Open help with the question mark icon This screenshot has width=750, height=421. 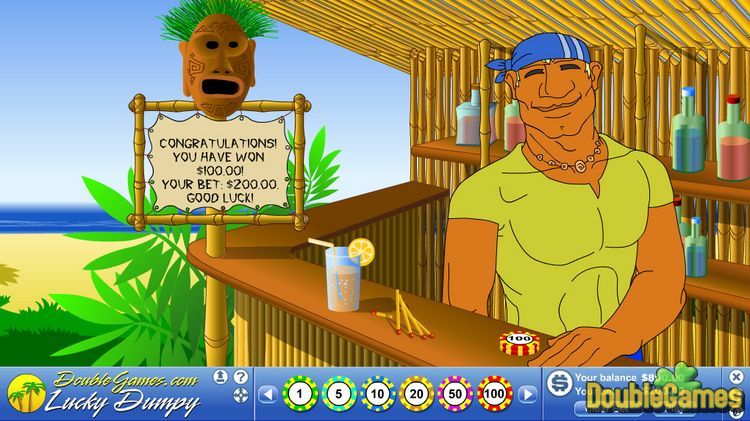240,377
